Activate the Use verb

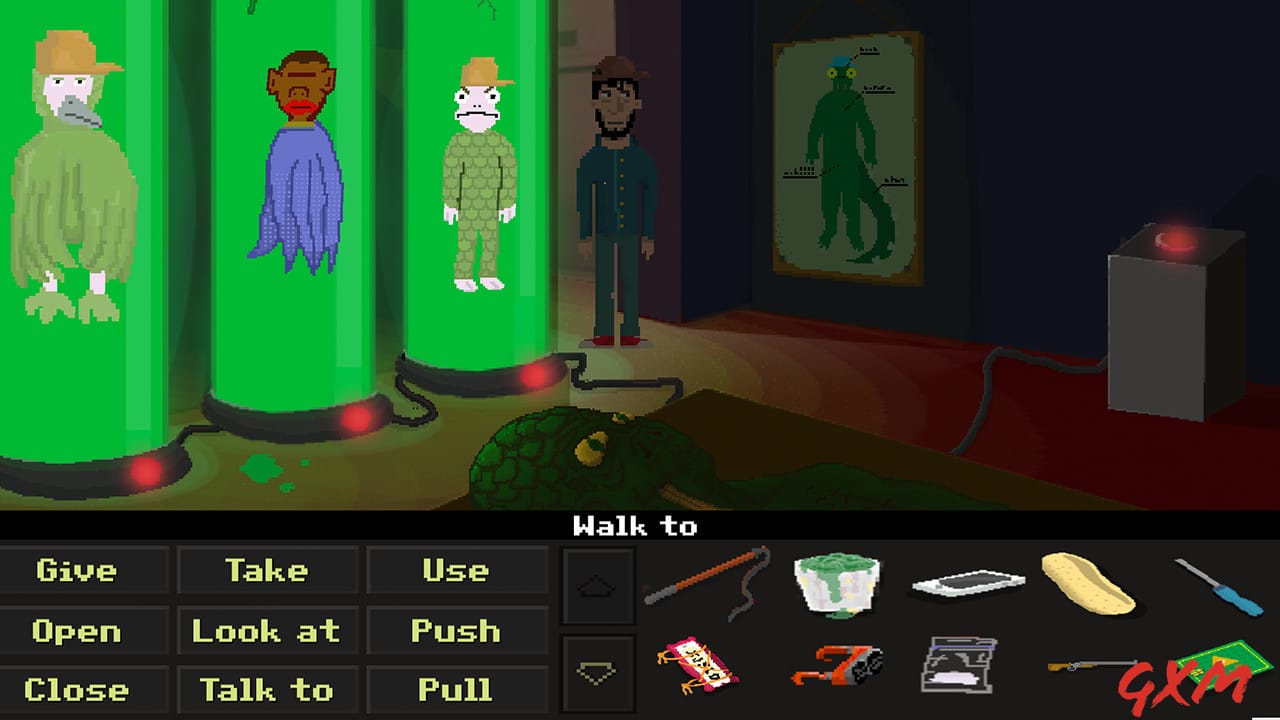click(x=457, y=570)
